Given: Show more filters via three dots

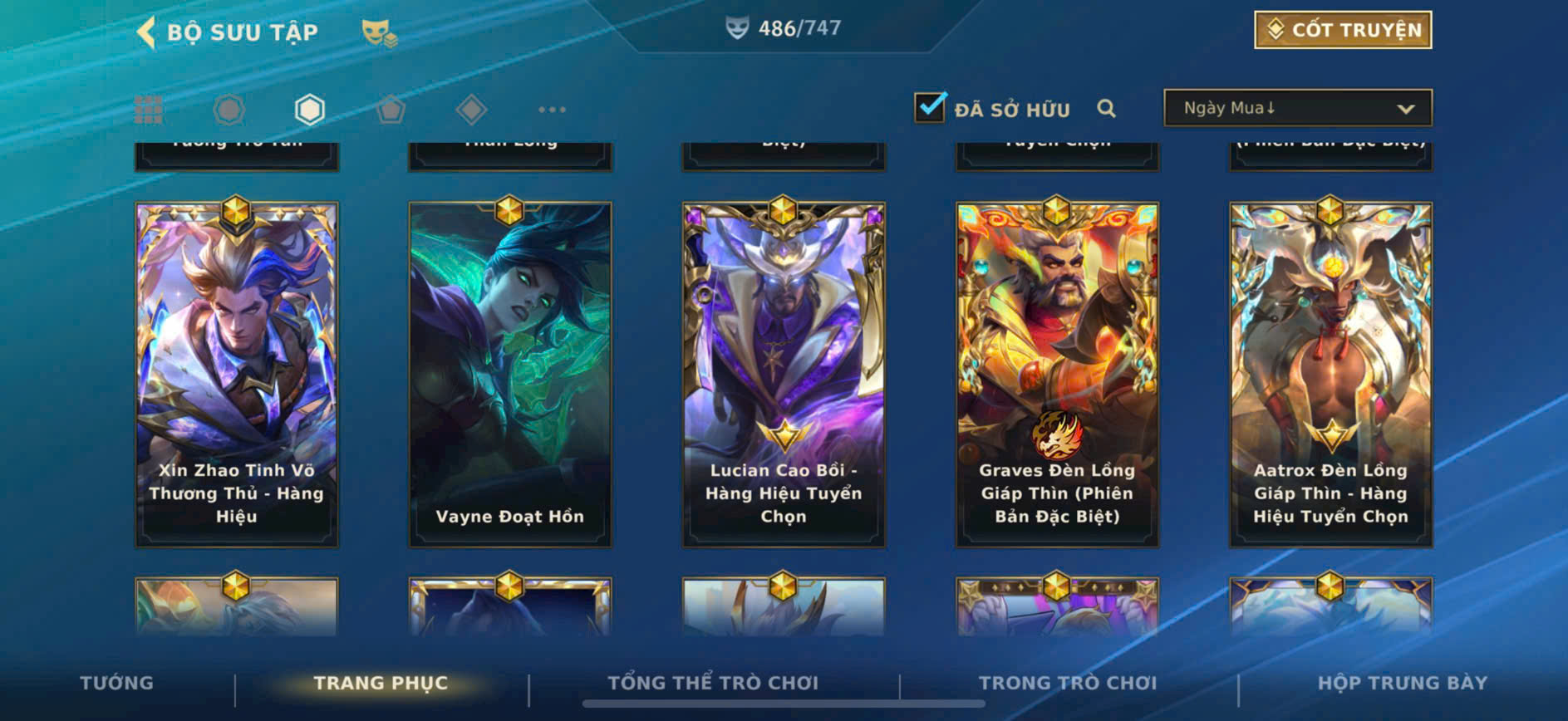Looking at the screenshot, I should coord(552,110).
